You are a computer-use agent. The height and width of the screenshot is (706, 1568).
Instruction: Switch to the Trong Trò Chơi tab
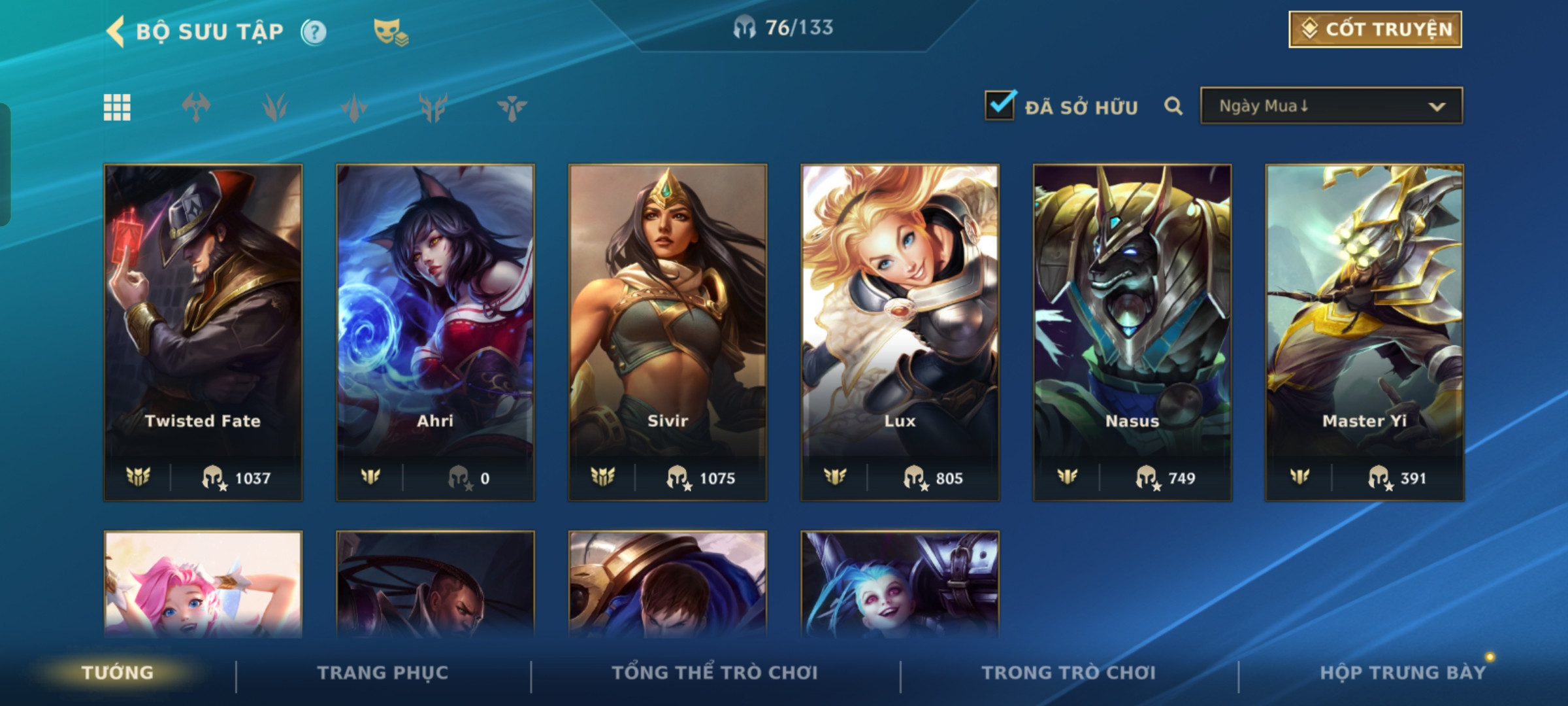tap(1068, 673)
